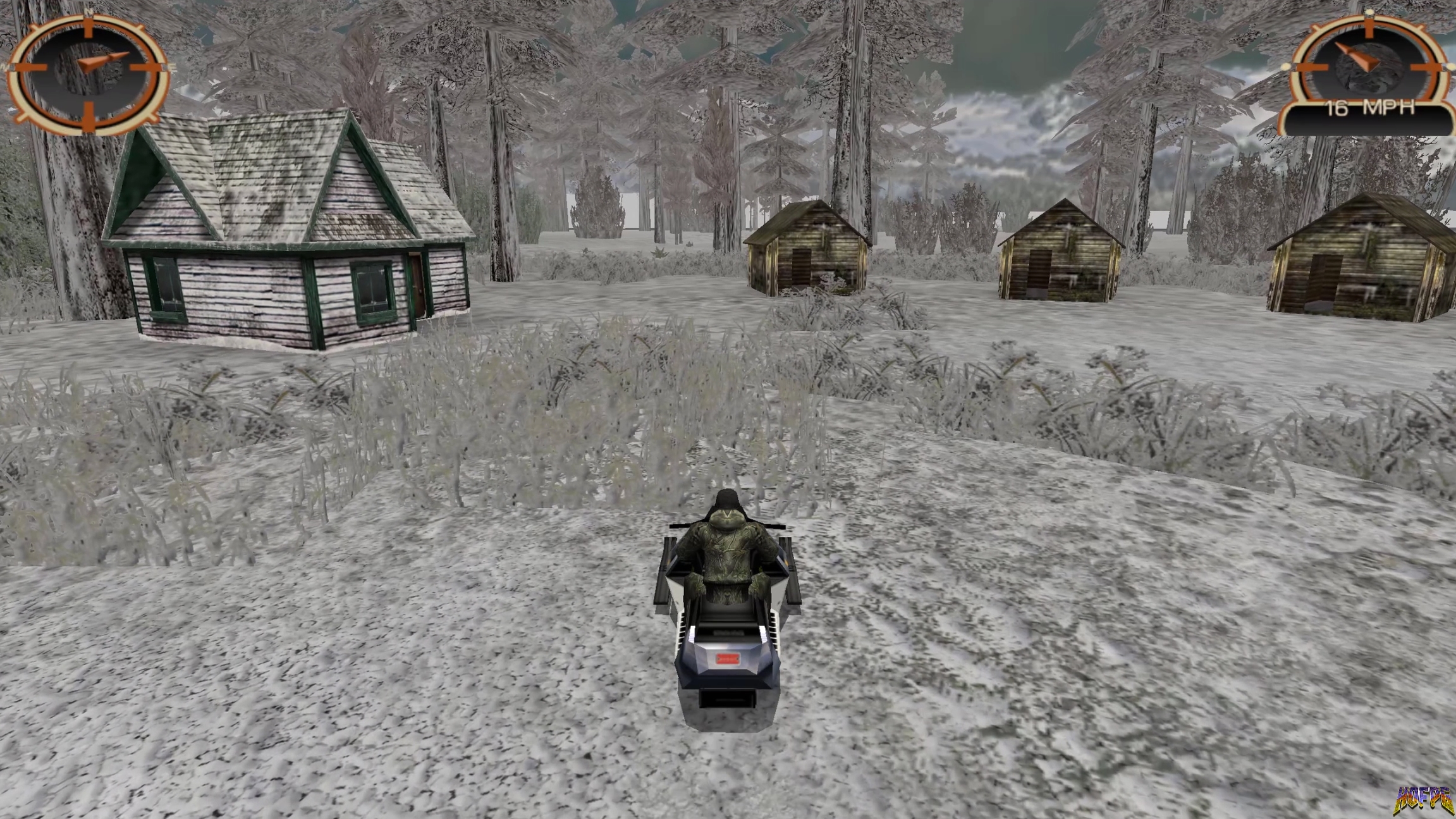Select the orange speedometer needle

[1357, 56]
